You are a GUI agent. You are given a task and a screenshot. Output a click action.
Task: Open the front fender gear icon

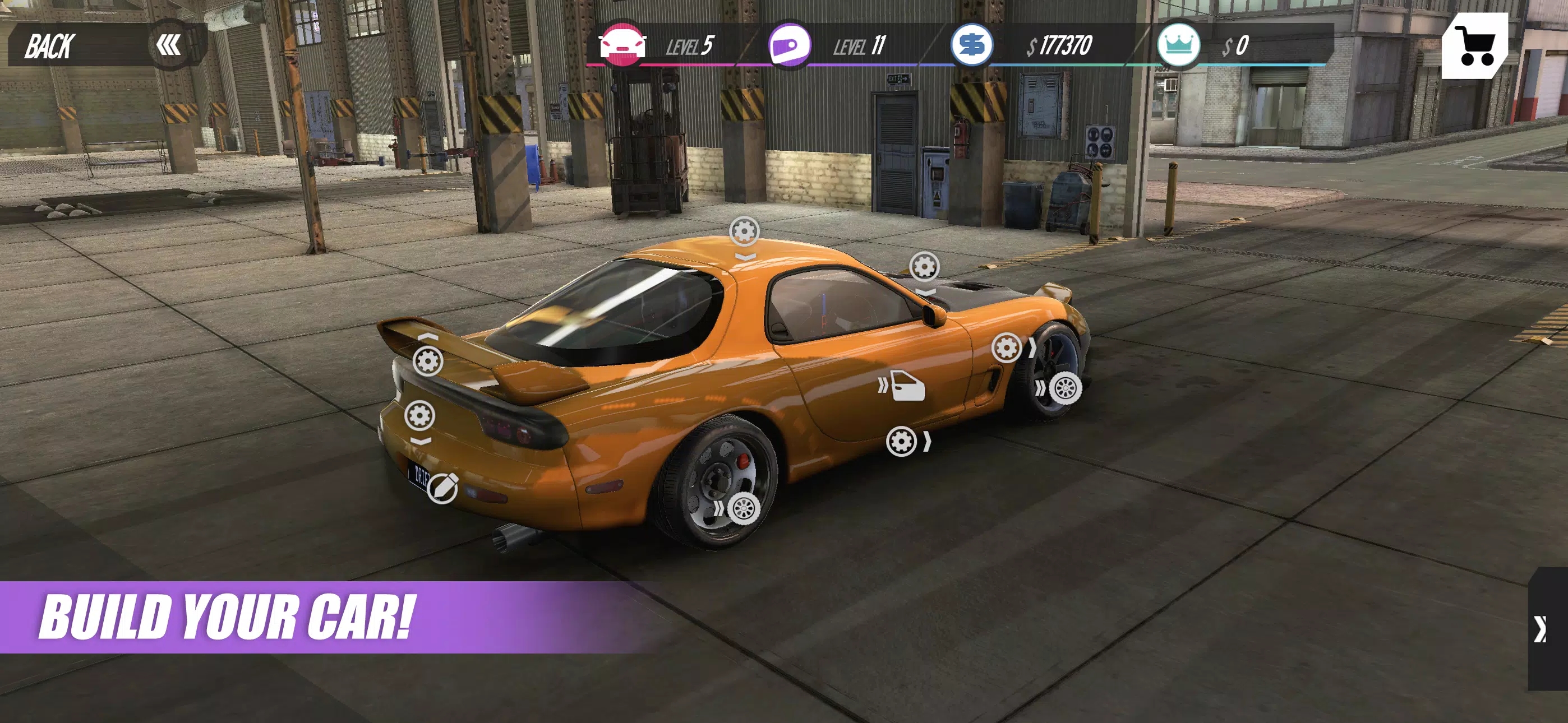(1006, 348)
